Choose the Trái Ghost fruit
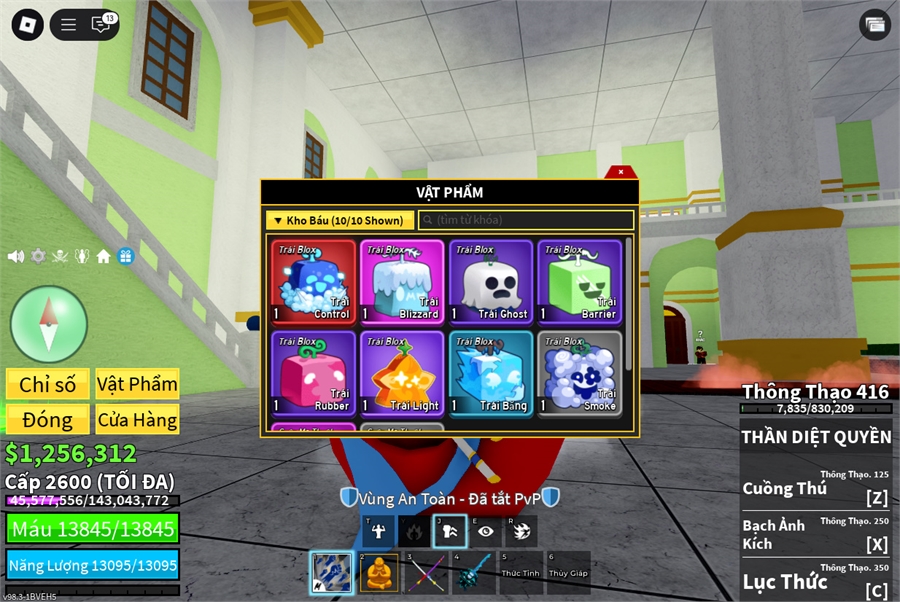Screen dimensions: 900x602 pos(491,282)
